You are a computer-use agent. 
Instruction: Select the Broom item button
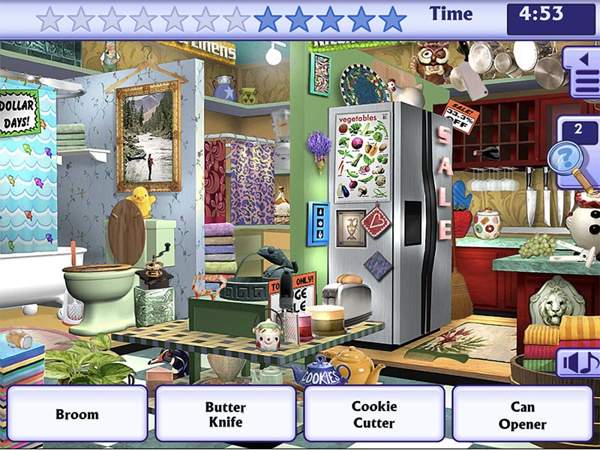tap(77, 414)
